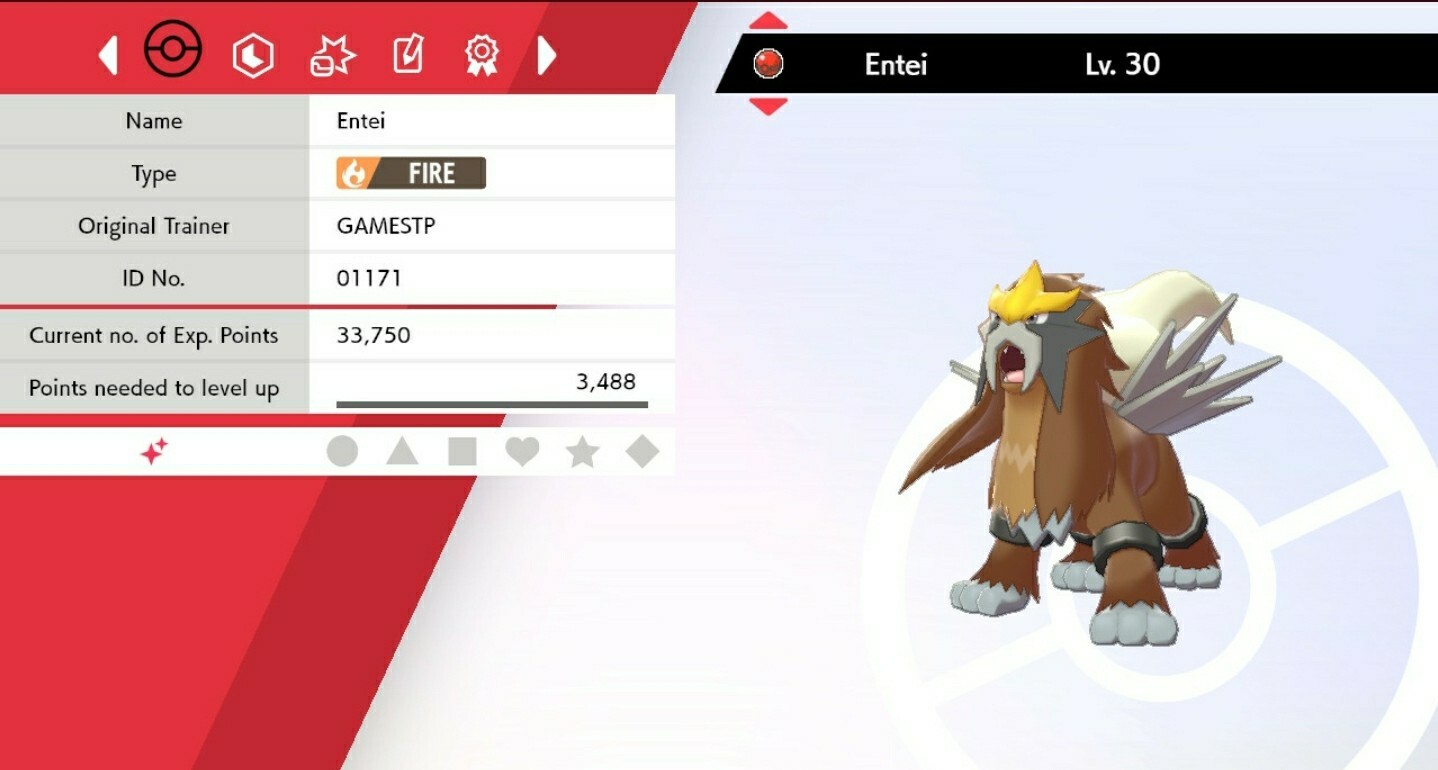The height and width of the screenshot is (770, 1438).
Task: Advance to next tab with right arrow
Action: tap(547, 55)
